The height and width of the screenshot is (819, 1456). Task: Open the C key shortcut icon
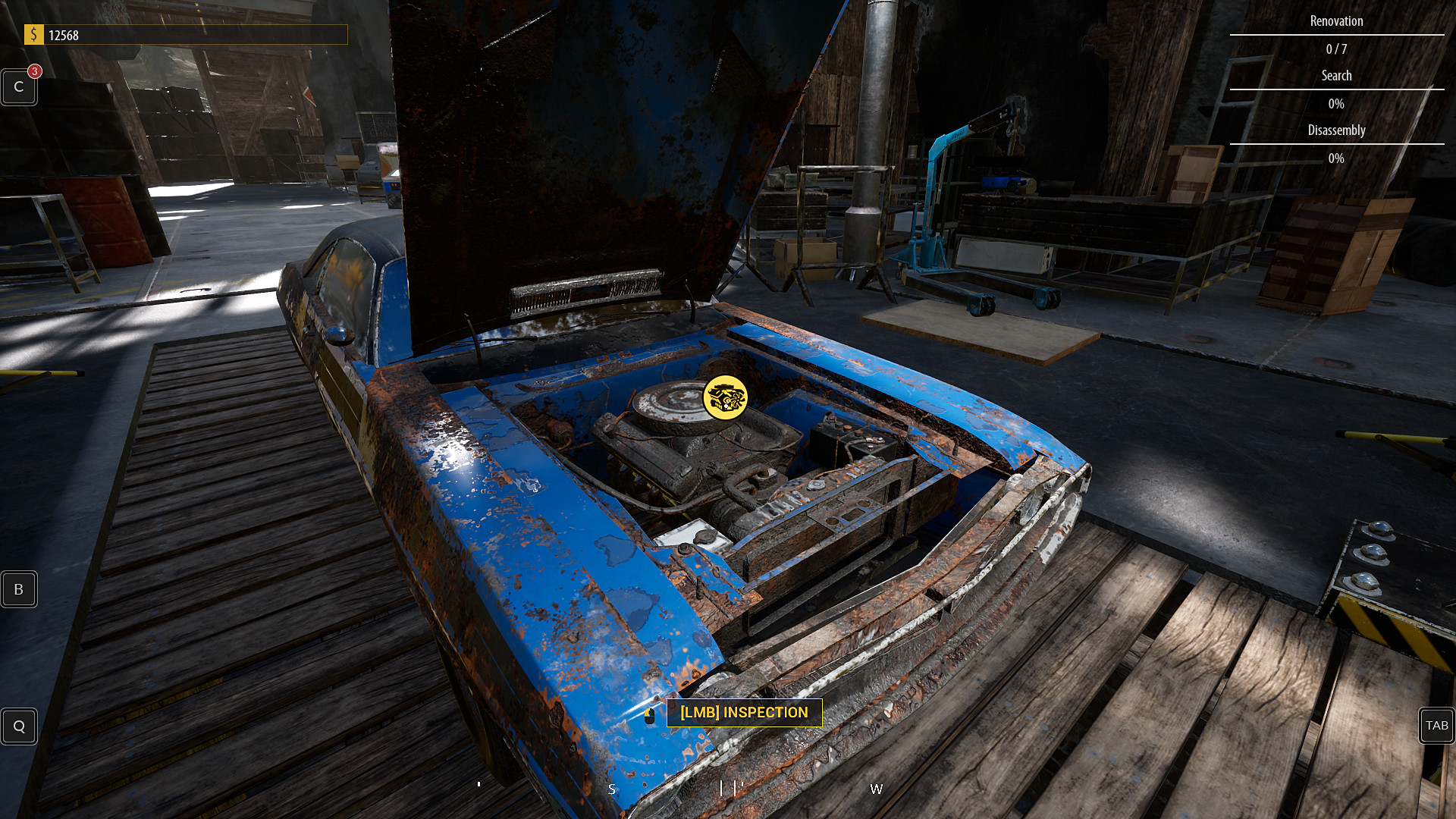pos(18,86)
